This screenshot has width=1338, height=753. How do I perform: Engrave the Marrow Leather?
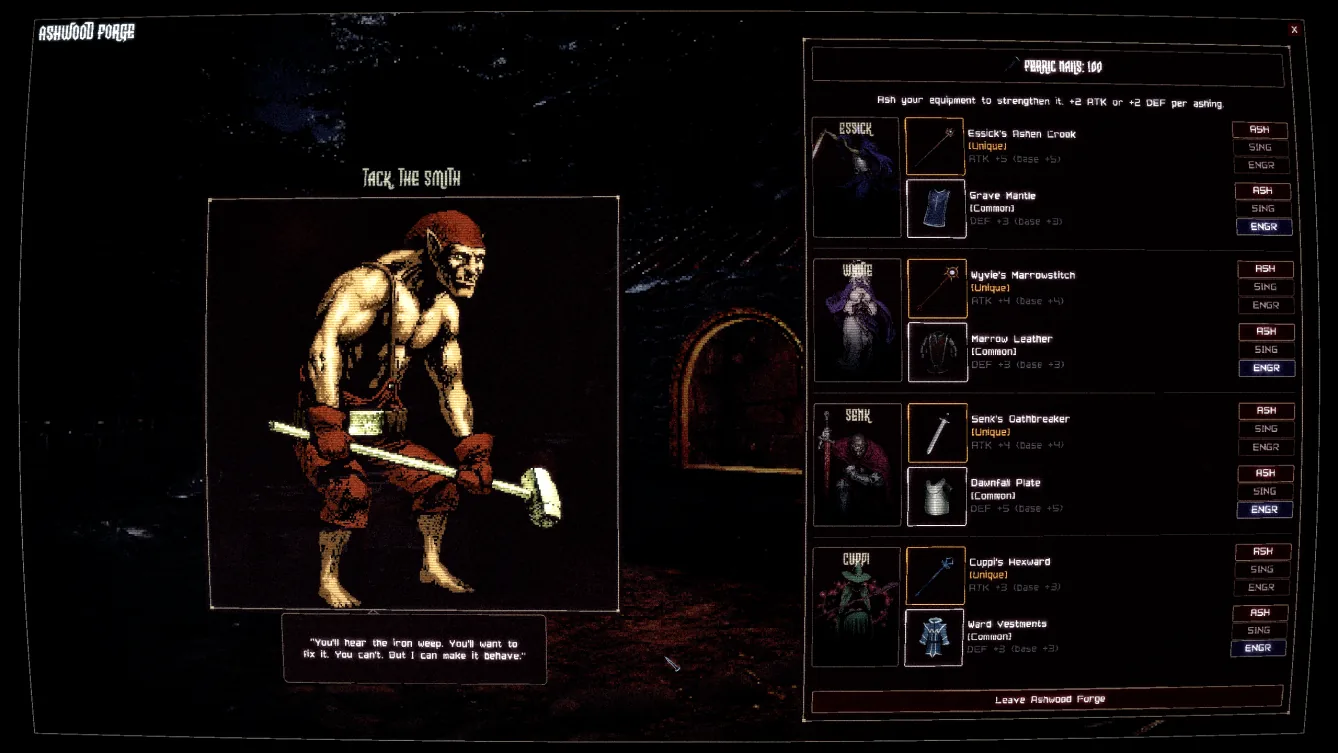pyautogui.click(x=1266, y=368)
